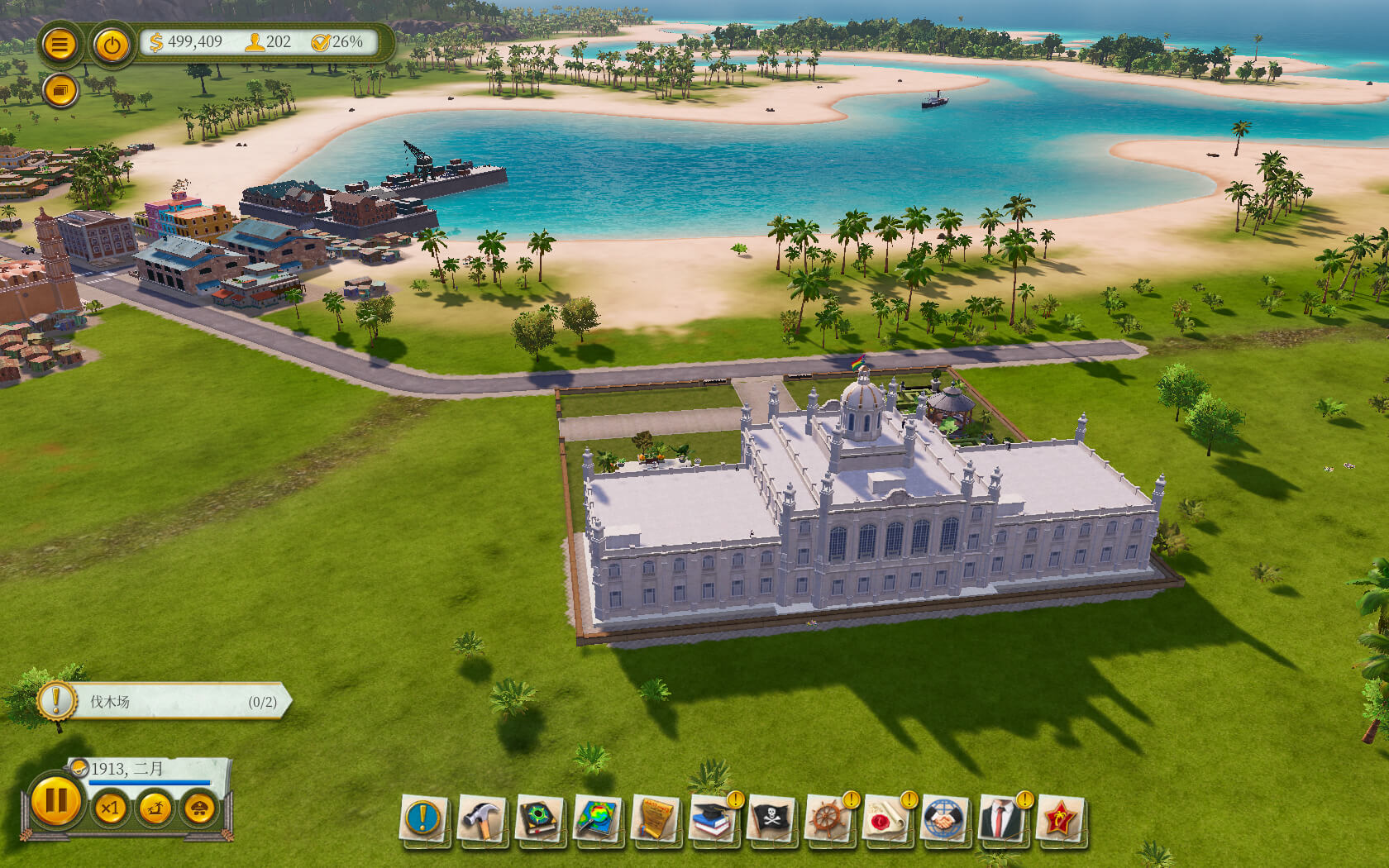Image resolution: width=1389 pixels, height=868 pixels.
Task: Show the map overlays magnifier icon
Action: pos(598,818)
